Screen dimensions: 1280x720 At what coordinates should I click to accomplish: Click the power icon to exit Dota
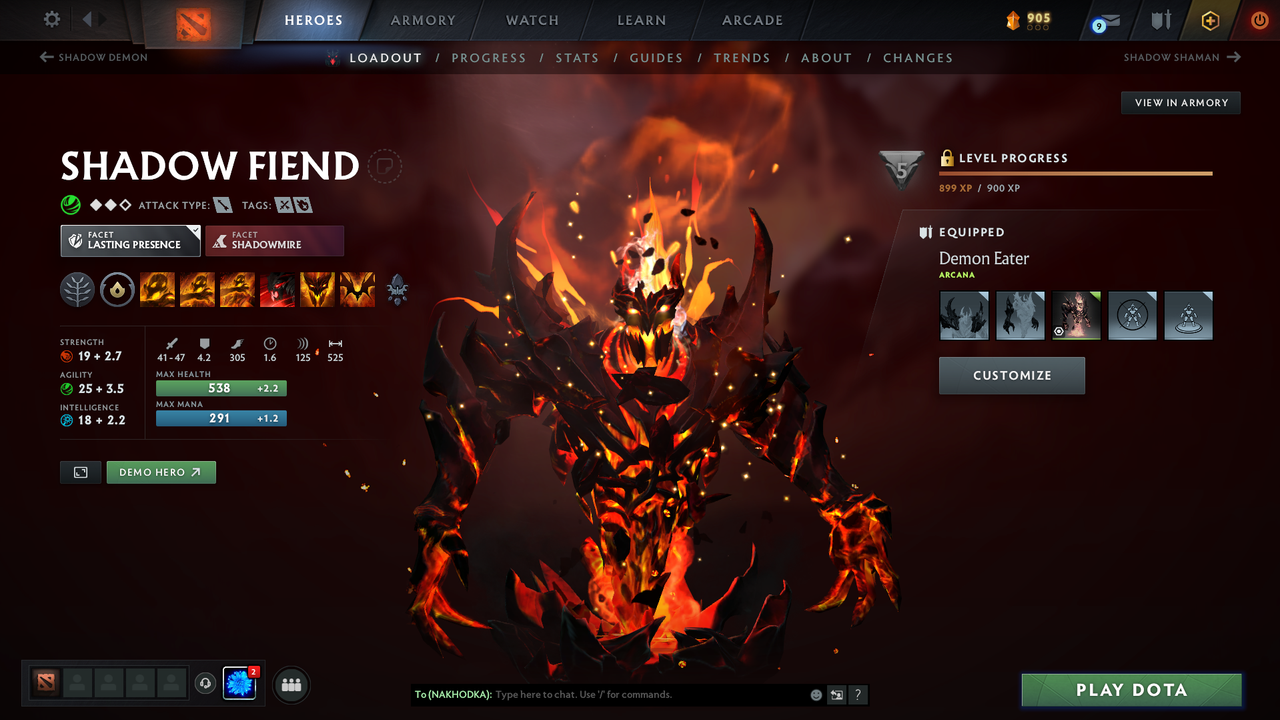click(x=1259, y=19)
